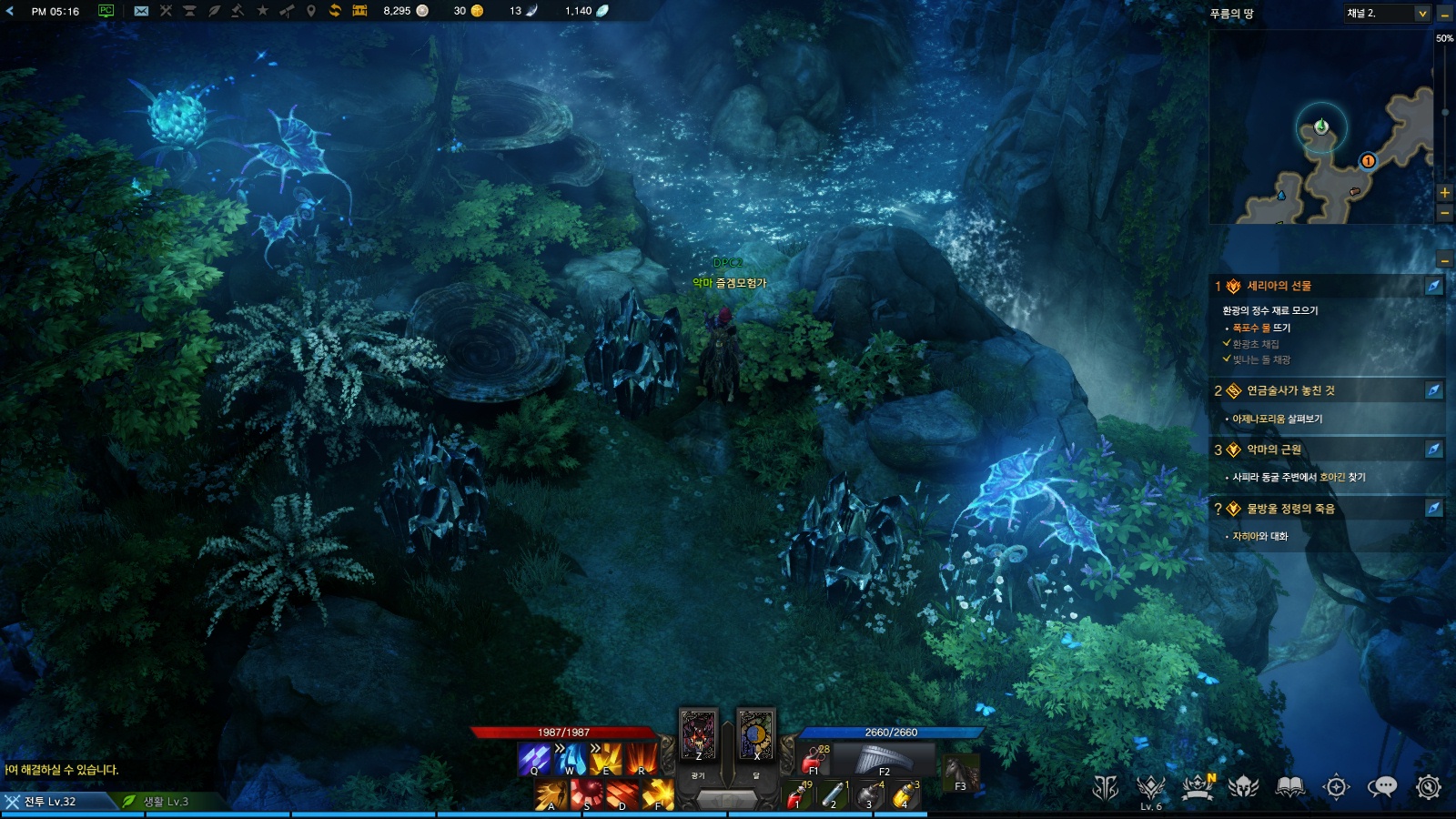The width and height of the screenshot is (1456, 819).
Task: Open the quest tracker entry 세리아의 선물
Action: pos(1279,286)
